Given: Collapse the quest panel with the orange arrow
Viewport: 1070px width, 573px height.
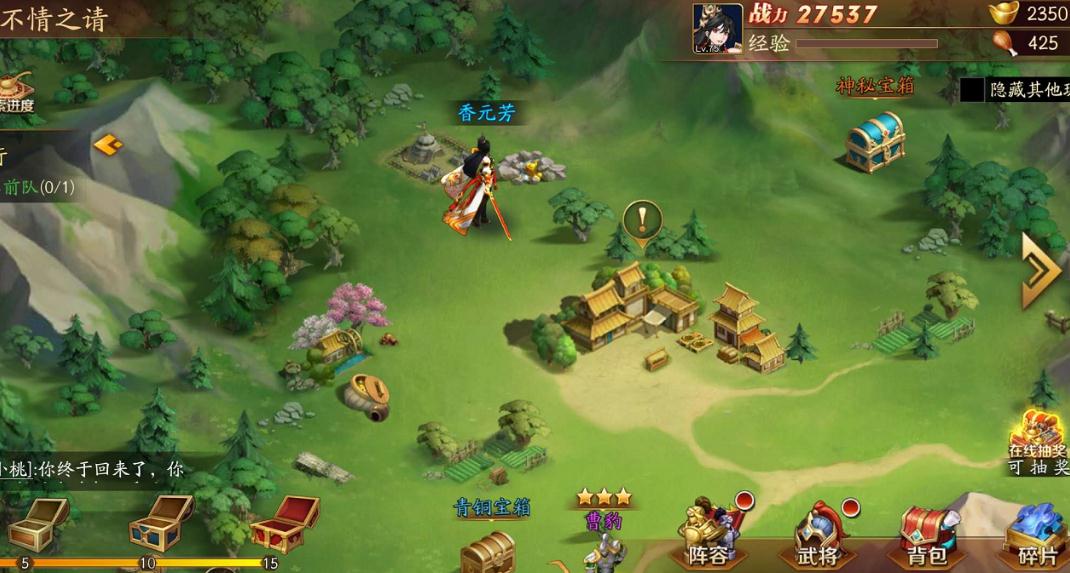Looking at the screenshot, I should point(107,145).
